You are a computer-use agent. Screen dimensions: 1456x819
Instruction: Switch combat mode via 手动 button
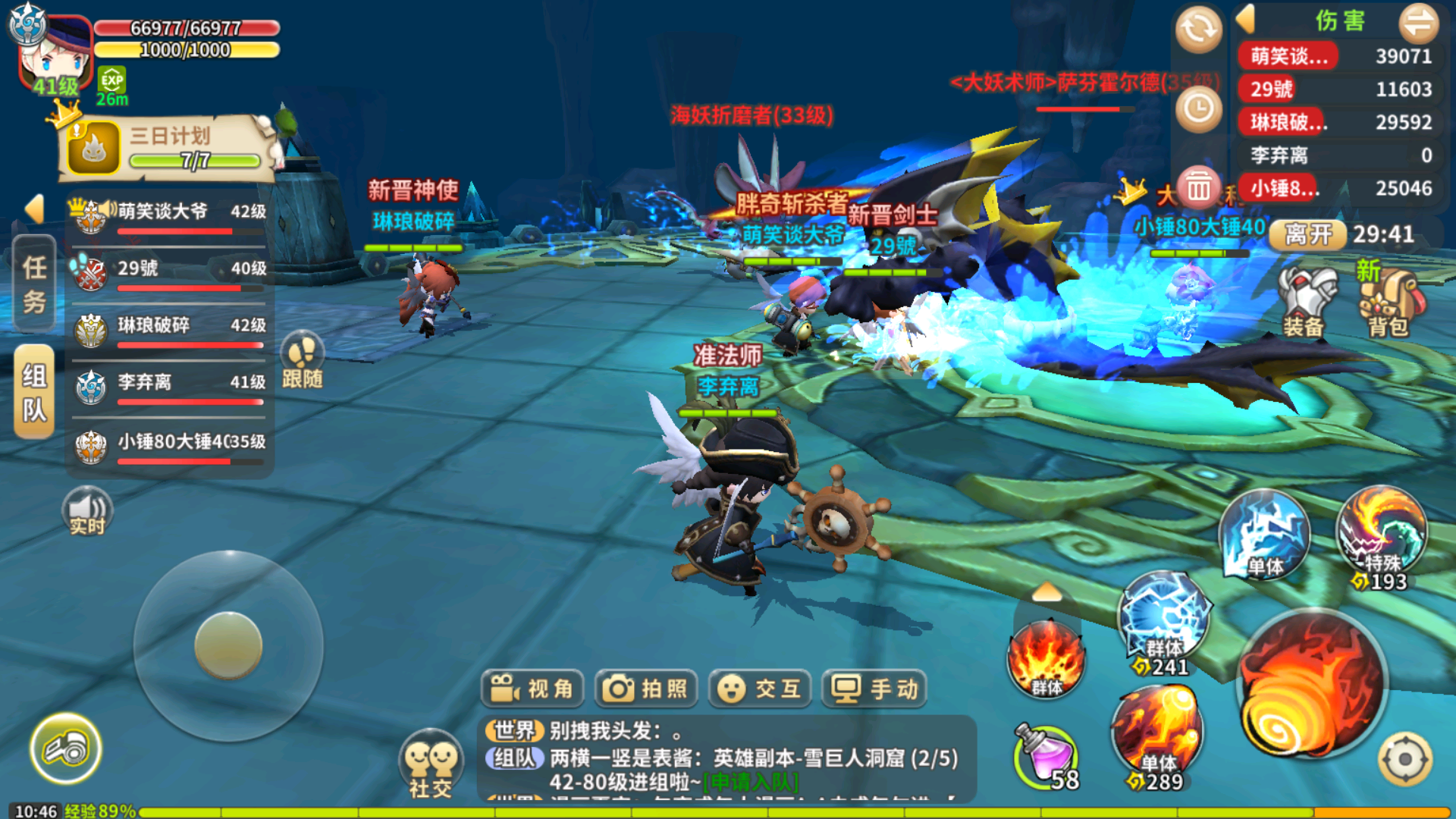[x=874, y=689]
